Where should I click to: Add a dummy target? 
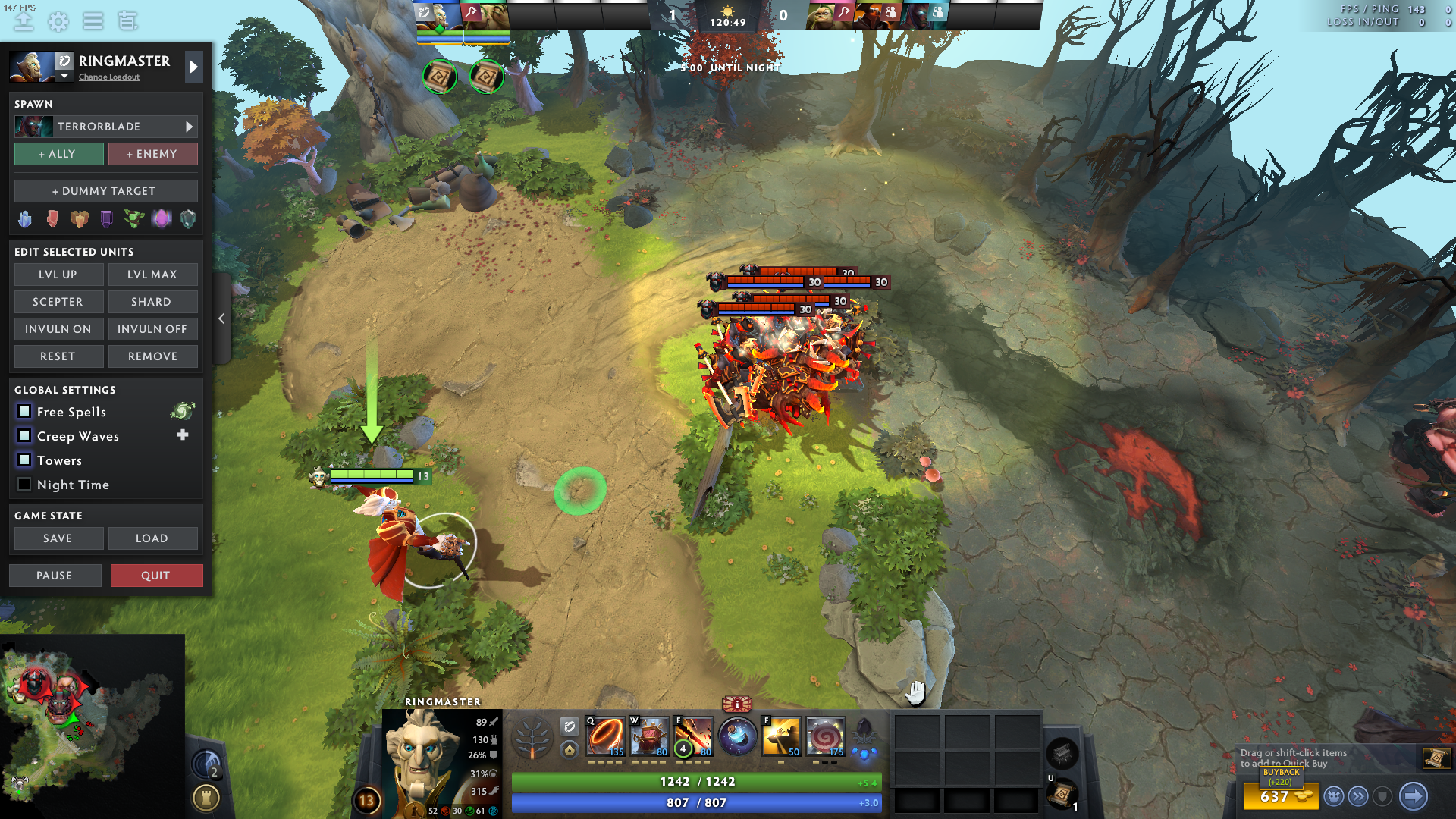point(105,191)
